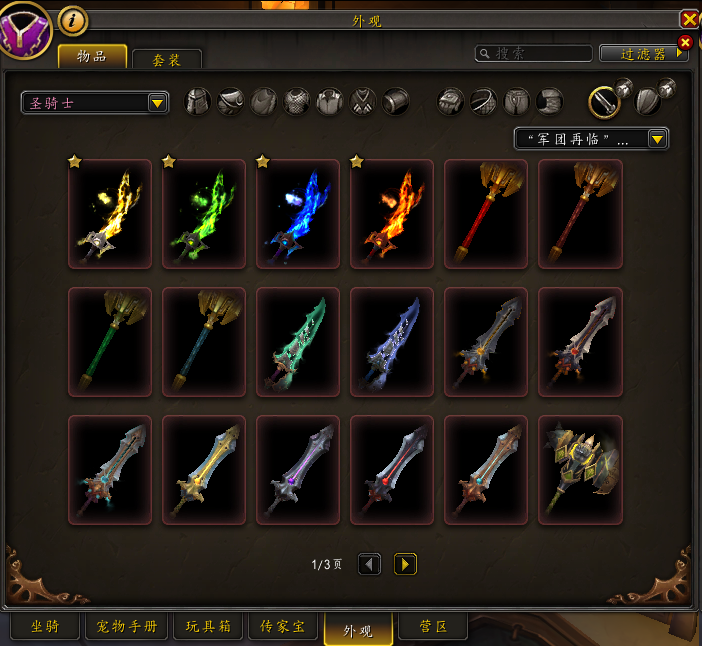The height and width of the screenshot is (646, 702).
Task: Select the yellow flame sword appearance
Action: coord(110,214)
